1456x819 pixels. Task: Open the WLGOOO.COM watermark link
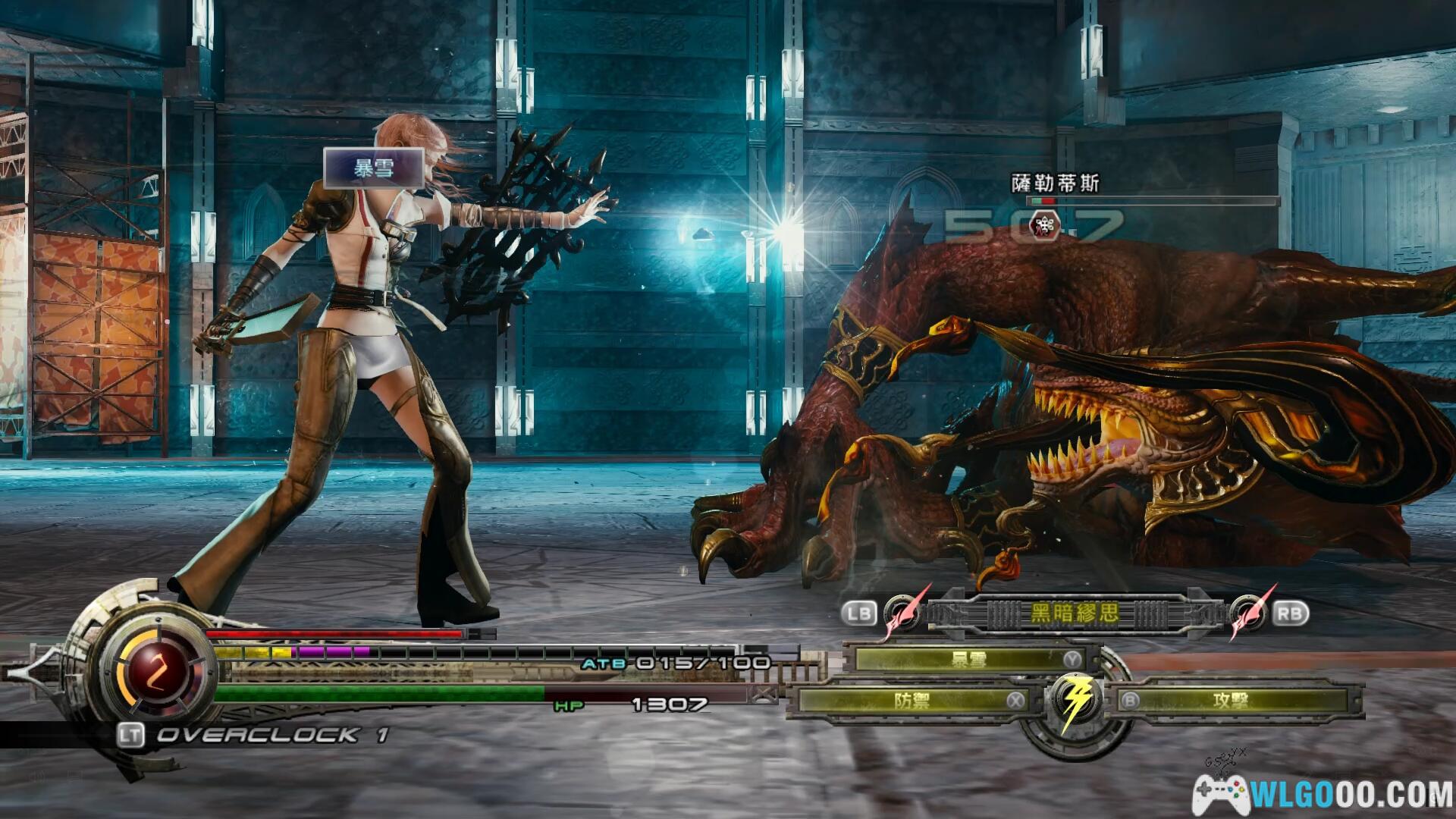[x=1323, y=793]
